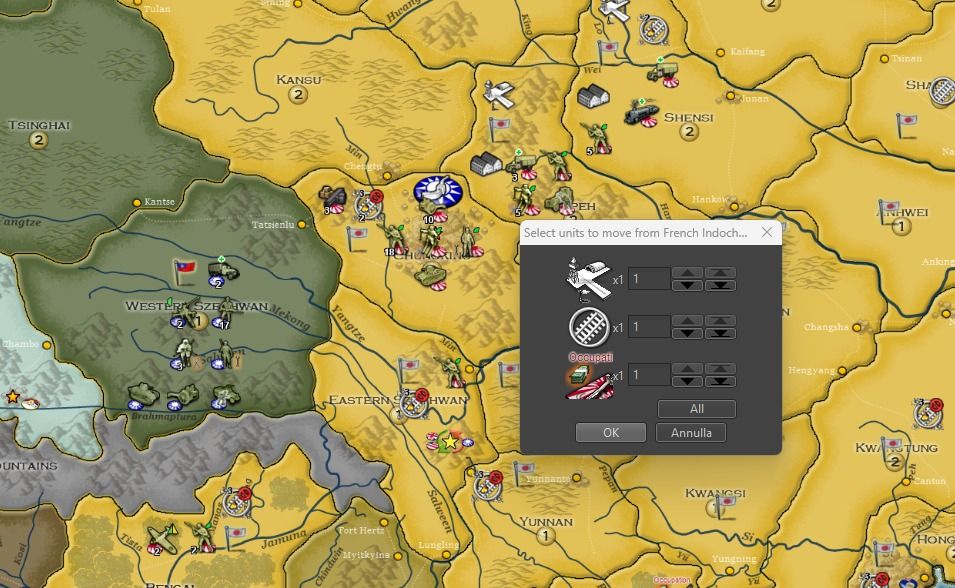Set the Japanese flag unit count to maximum
955x588 pixels.
click(721, 369)
